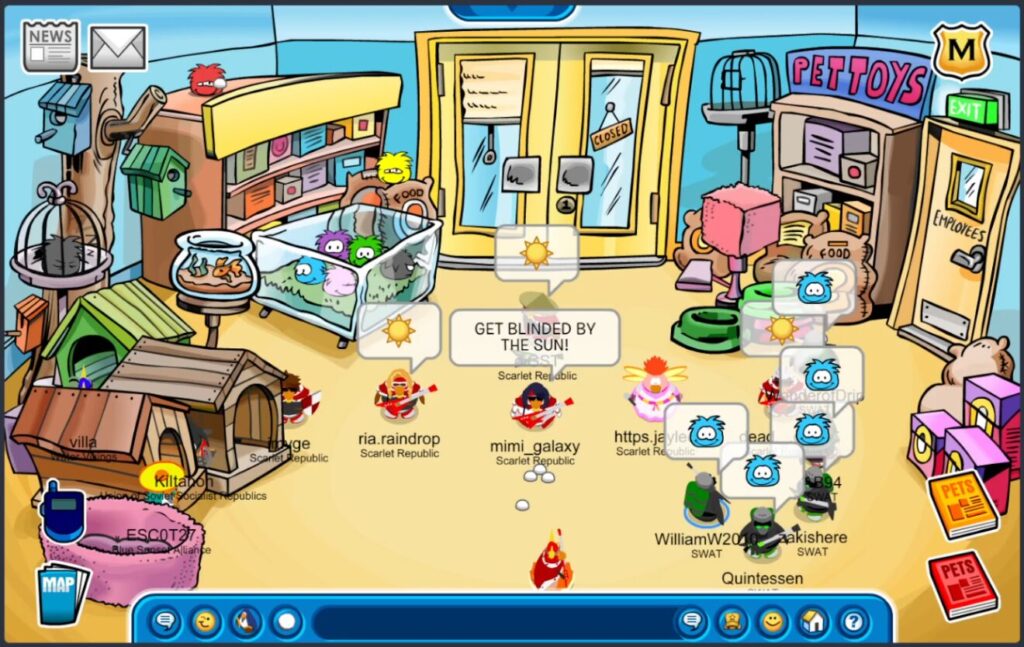This screenshot has width=1024, height=647.
Task: Open the orange PETS catalog
Action: coord(962,503)
